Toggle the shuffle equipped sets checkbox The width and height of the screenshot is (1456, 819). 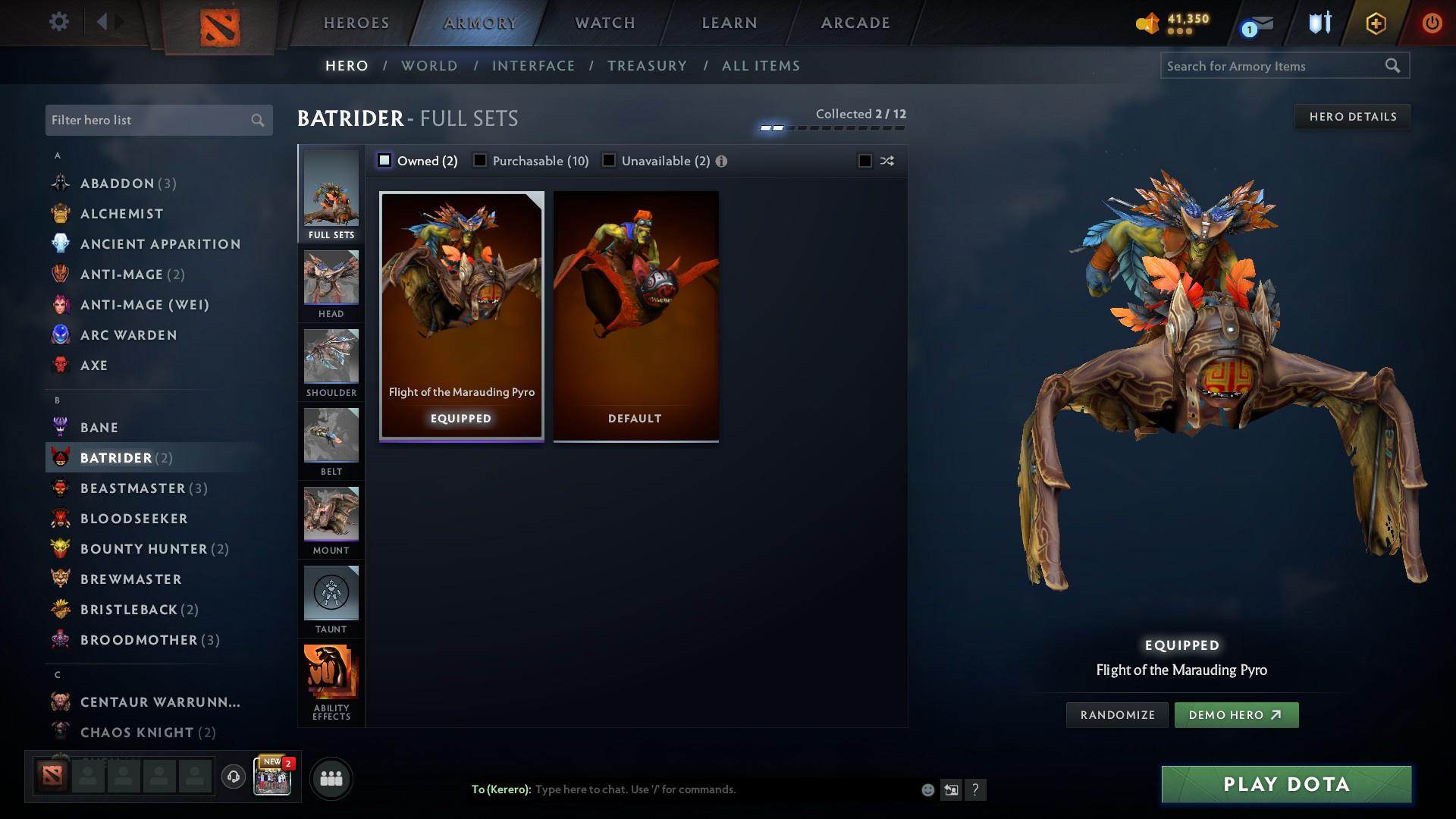pos(864,161)
